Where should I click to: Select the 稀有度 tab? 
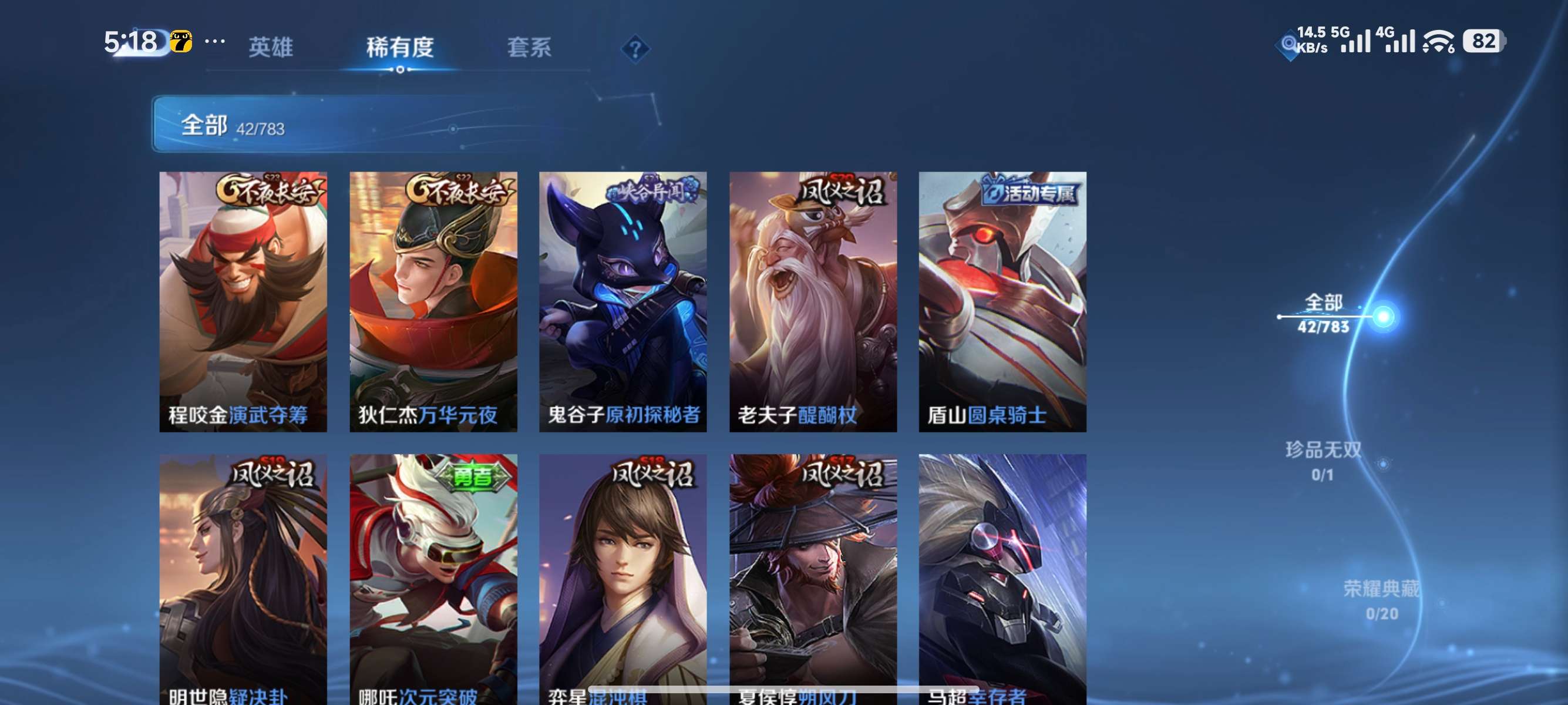tap(399, 47)
